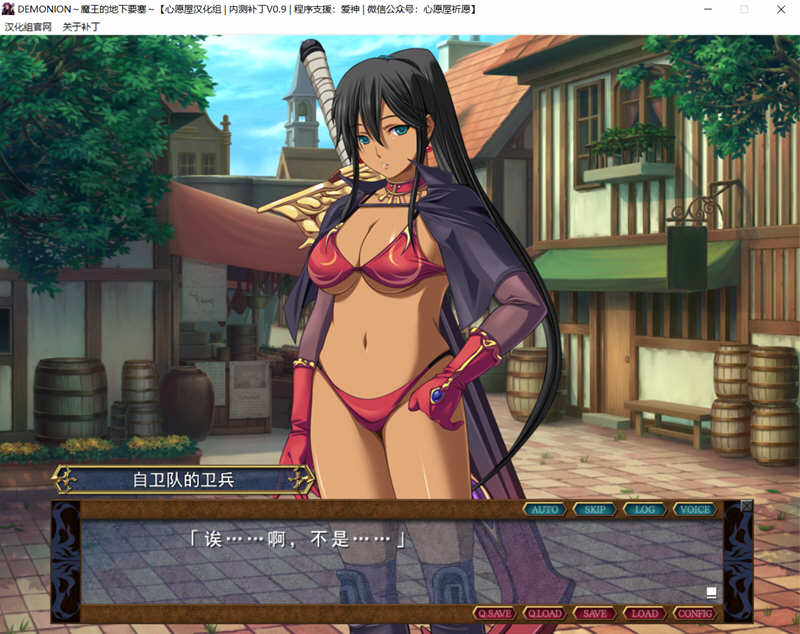Open the 关于补丁 menu
800x634 pixels.
(x=81, y=27)
